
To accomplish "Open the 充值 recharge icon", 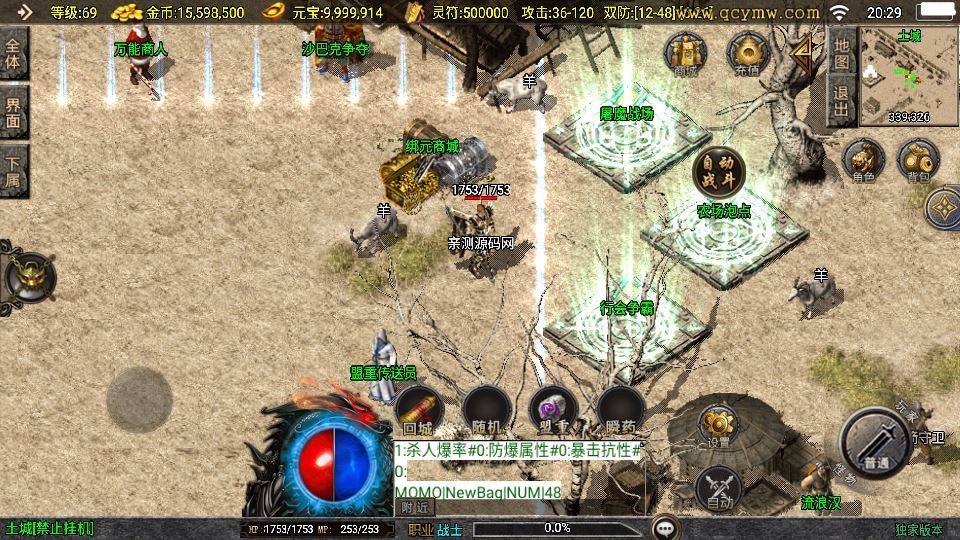I will 747,53.
